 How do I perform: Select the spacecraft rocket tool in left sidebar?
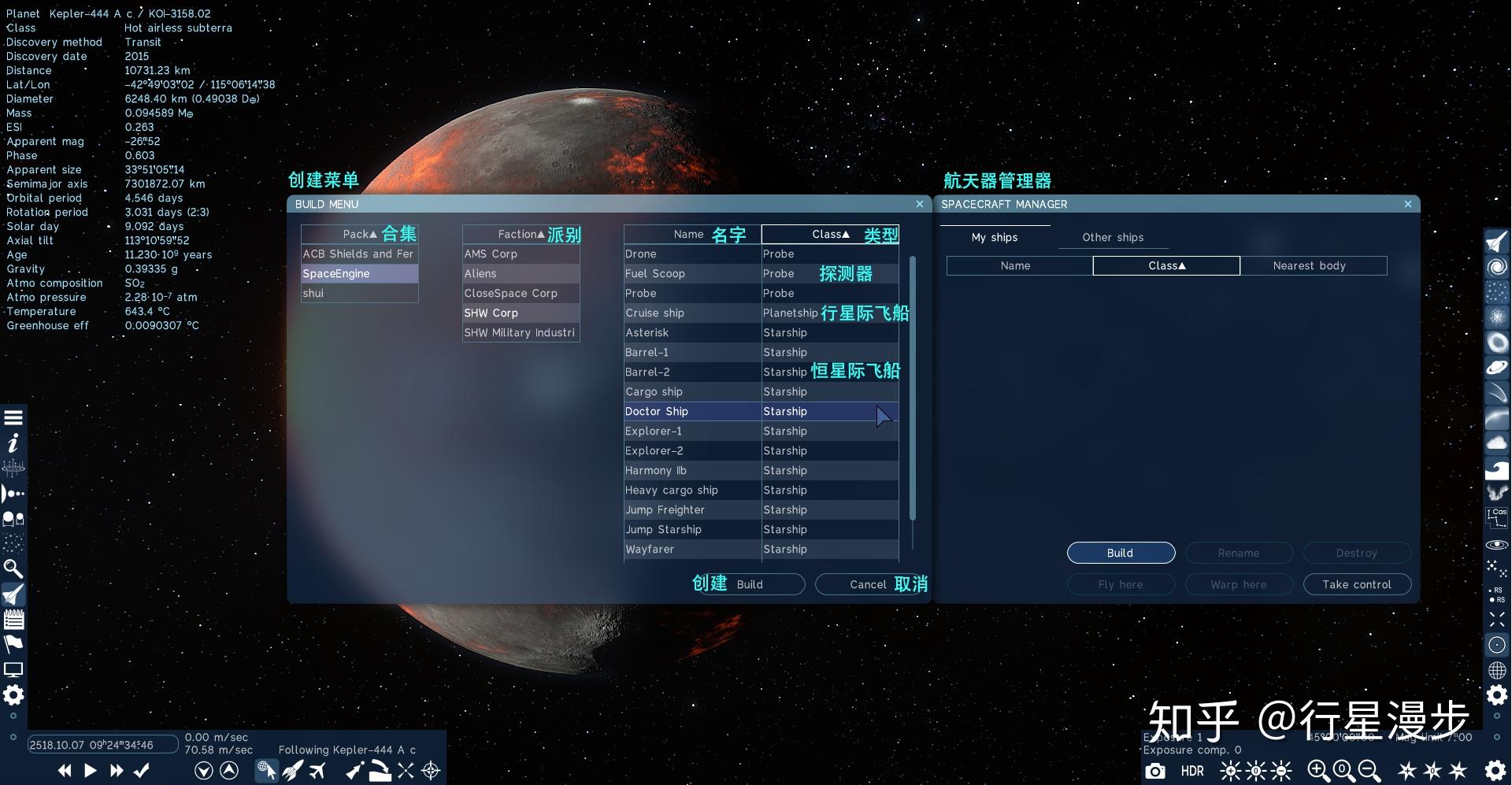[x=13, y=594]
